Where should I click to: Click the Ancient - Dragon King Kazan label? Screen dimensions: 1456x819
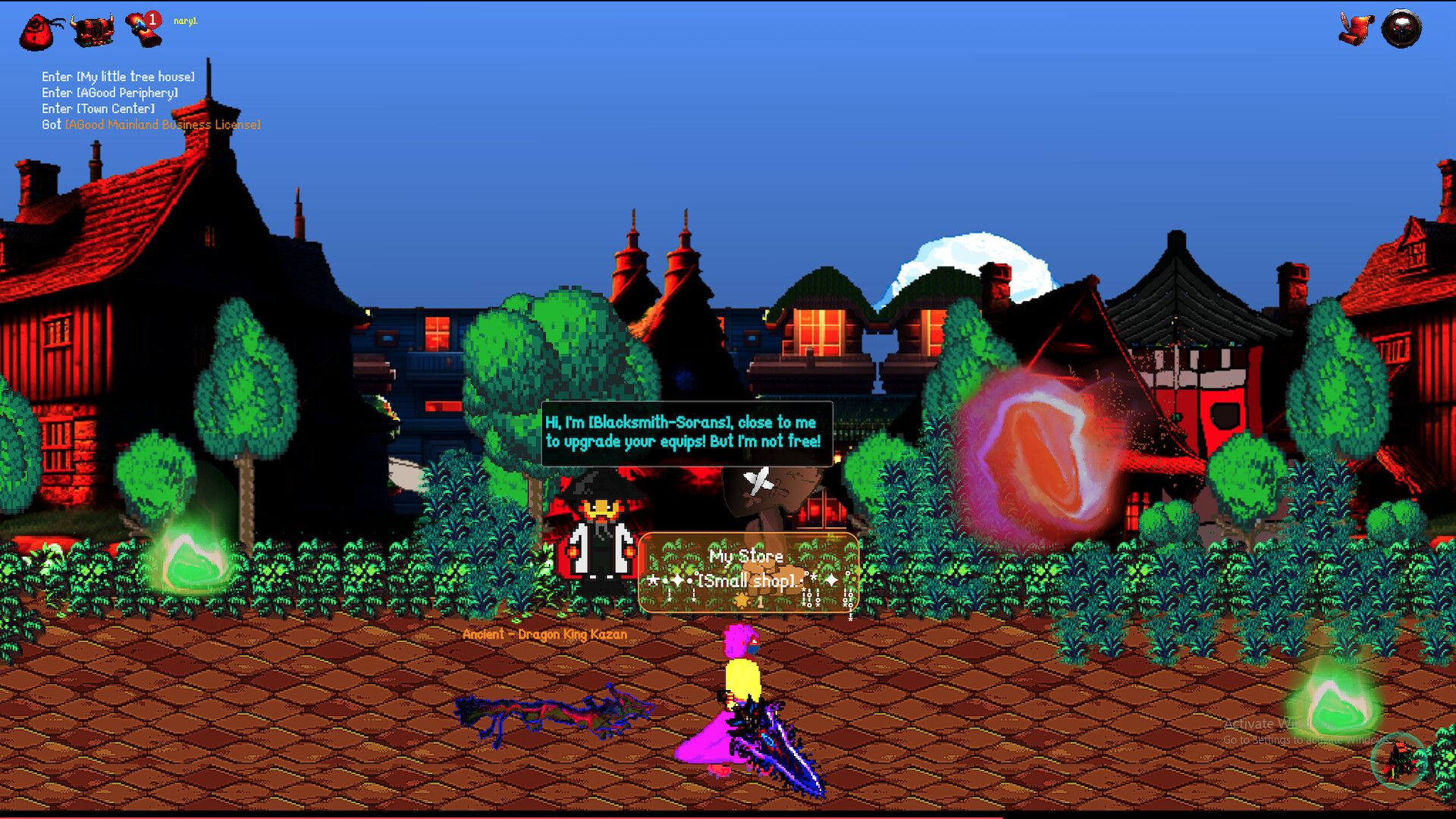pyautogui.click(x=545, y=635)
